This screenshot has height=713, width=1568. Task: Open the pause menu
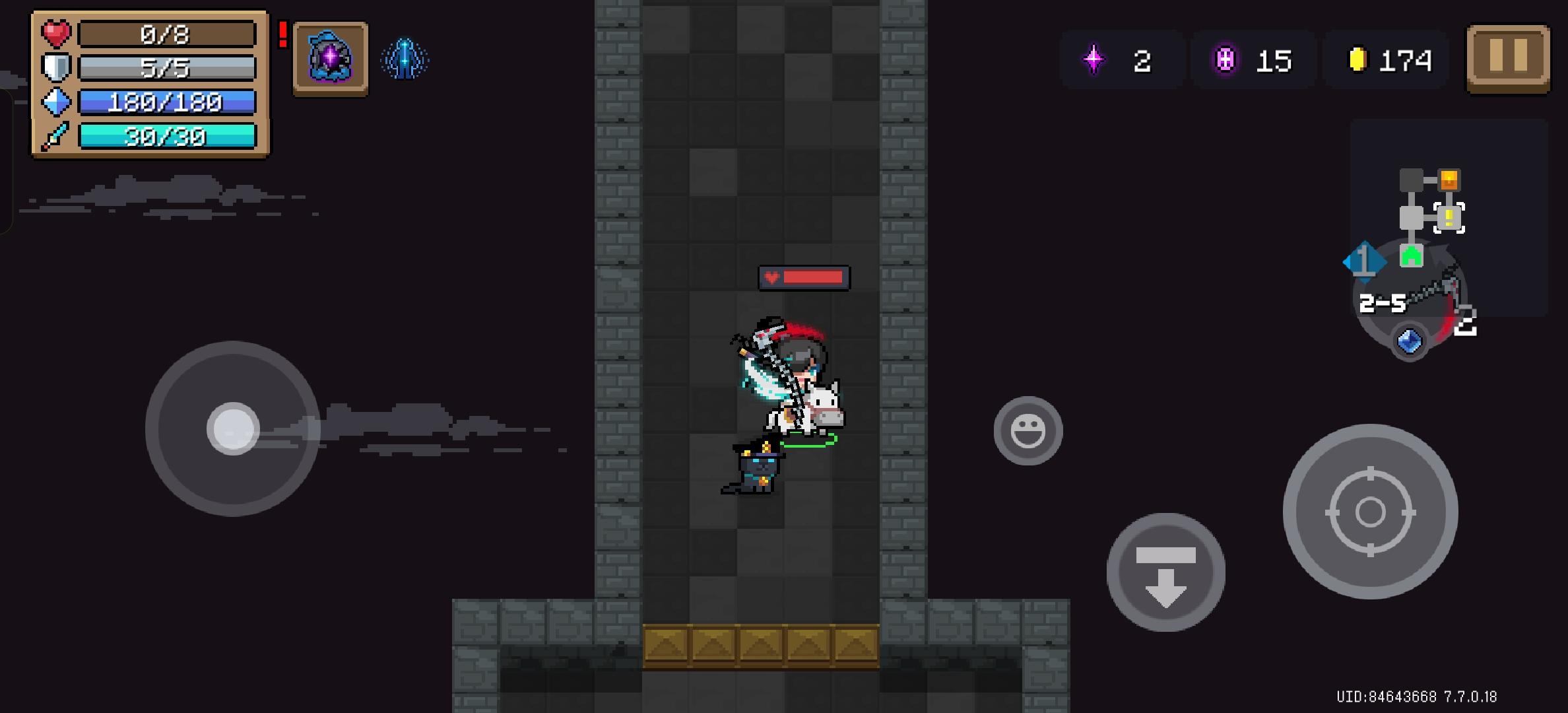coord(1507,59)
